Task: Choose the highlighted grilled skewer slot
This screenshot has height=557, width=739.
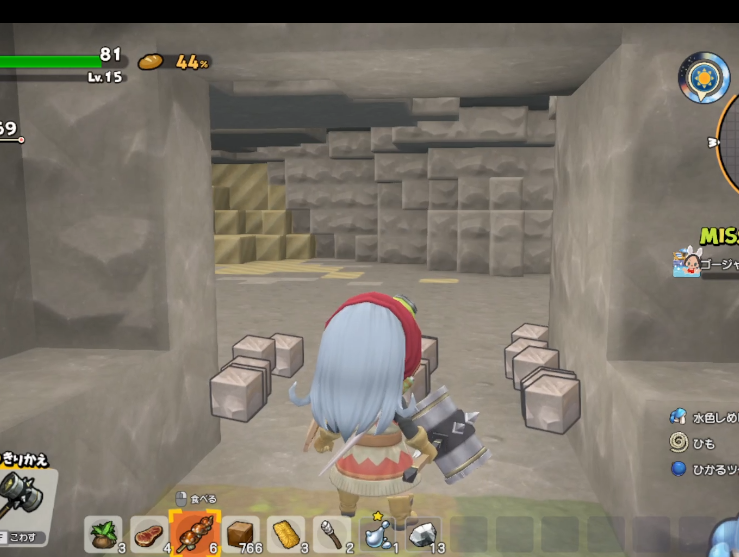Action: coord(193,533)
